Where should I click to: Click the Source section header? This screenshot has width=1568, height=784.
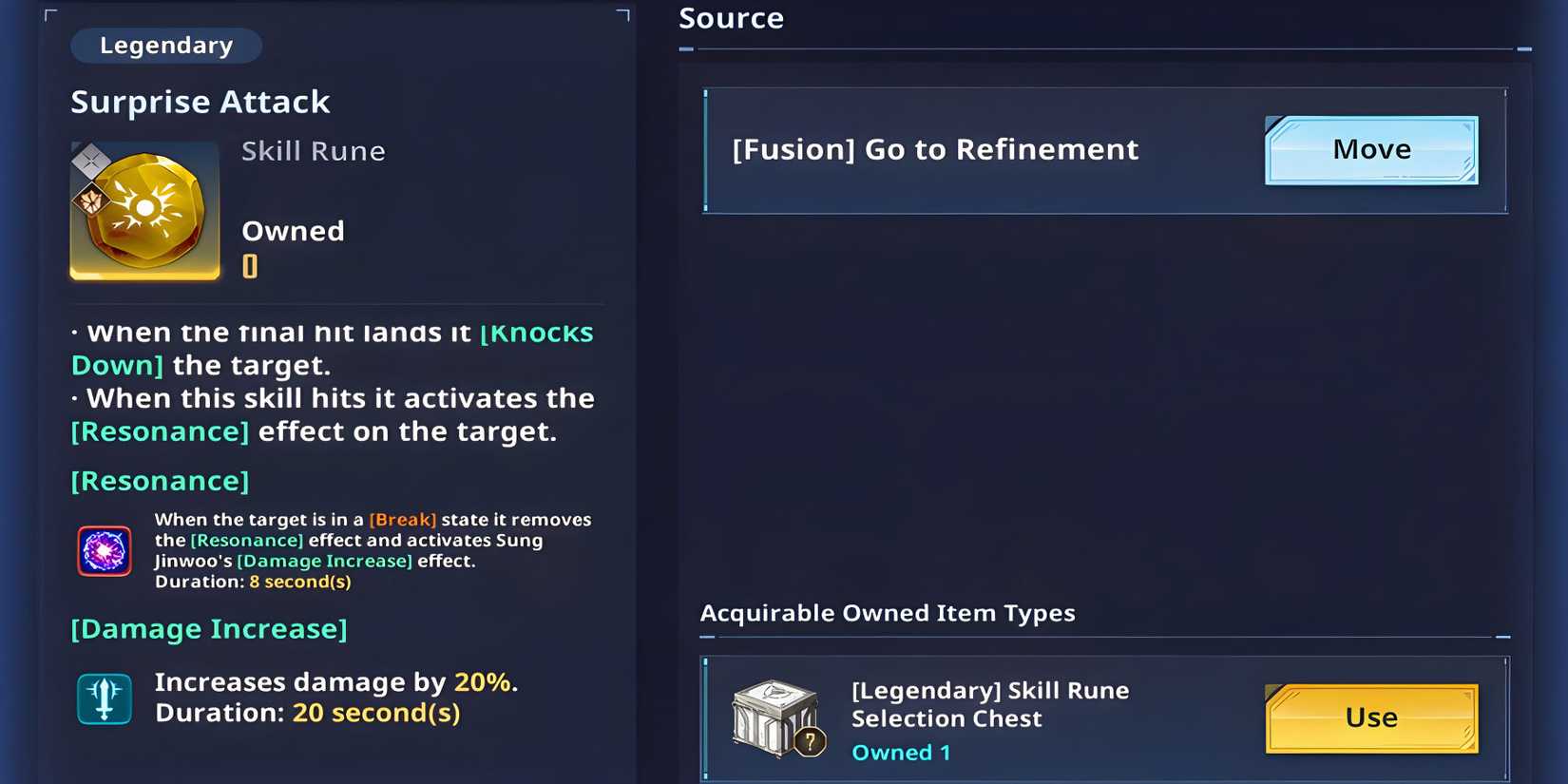click(730, 17)
